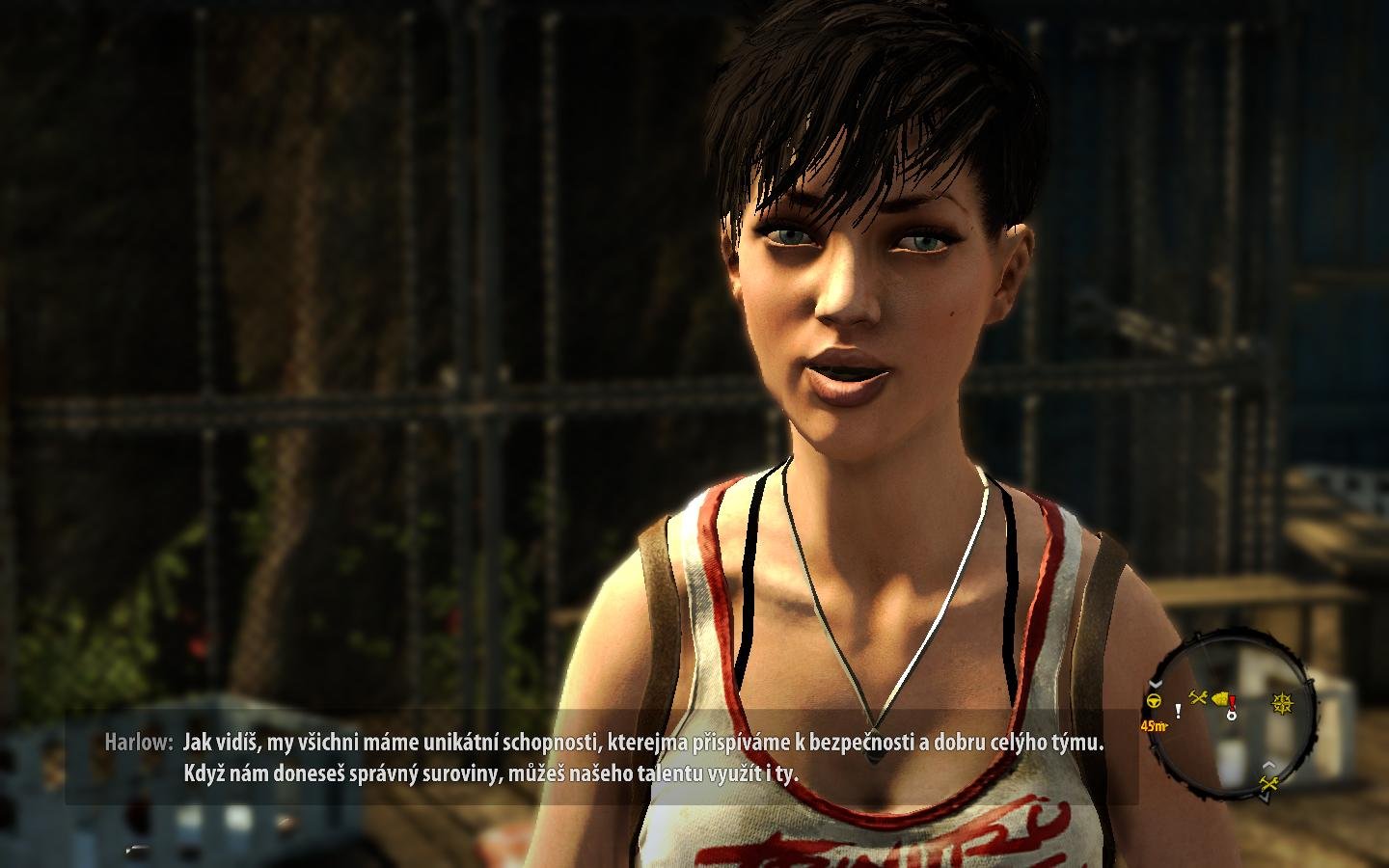Select the steering wheel vehicle icon on the minimap

pos(1154,701)
